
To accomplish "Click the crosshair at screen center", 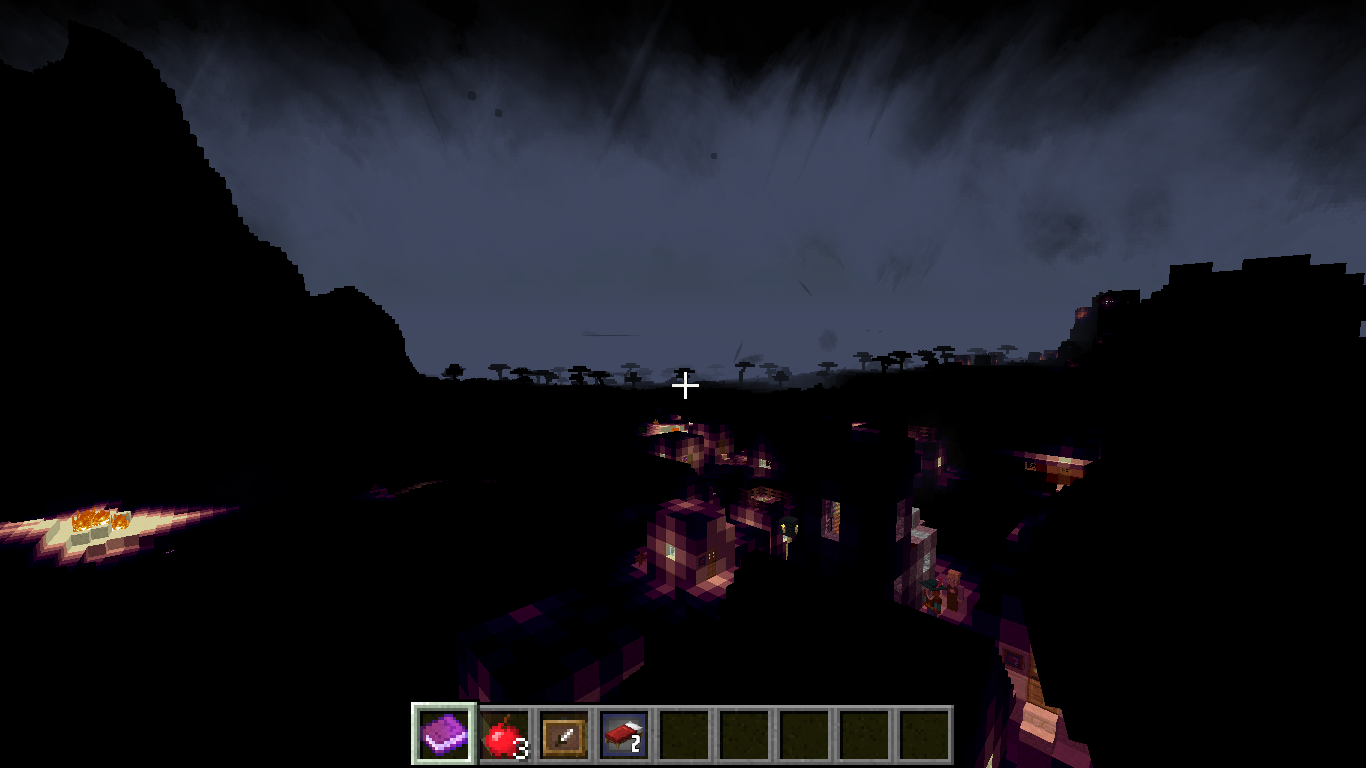I will pos(684,384).
